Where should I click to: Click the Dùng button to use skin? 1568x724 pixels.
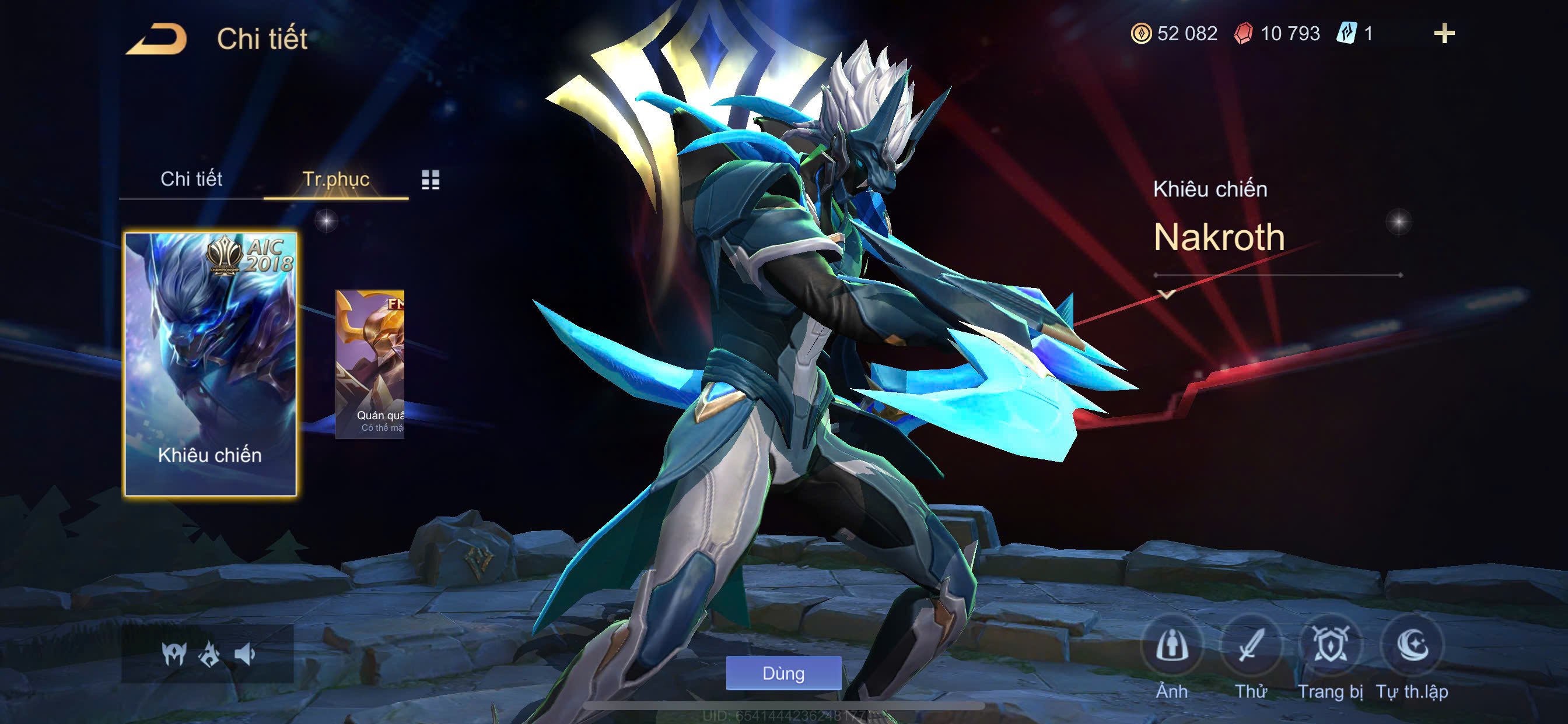tap(783, 673)
